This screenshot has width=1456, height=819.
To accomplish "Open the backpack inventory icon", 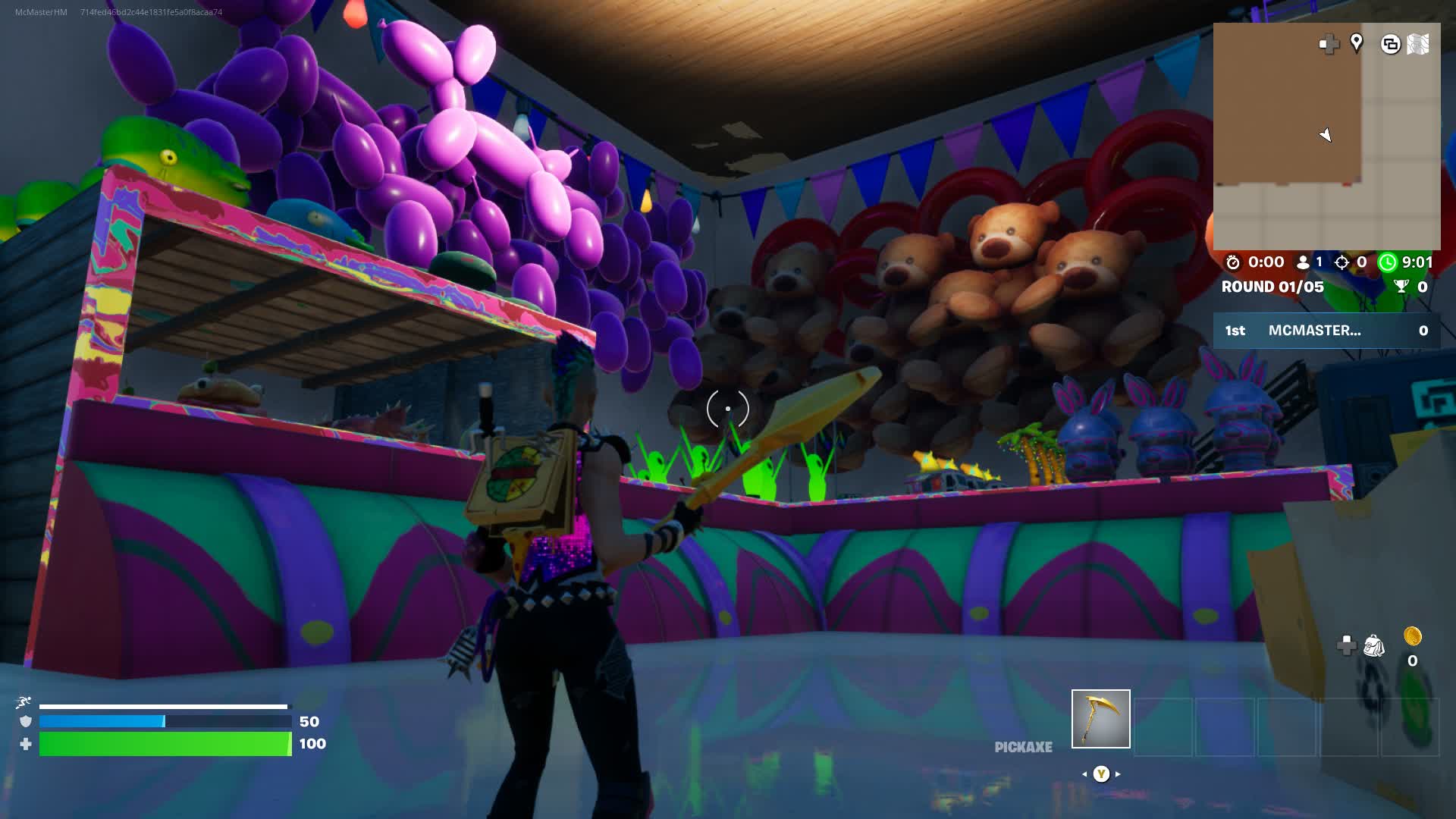I will coord(1374,646).
